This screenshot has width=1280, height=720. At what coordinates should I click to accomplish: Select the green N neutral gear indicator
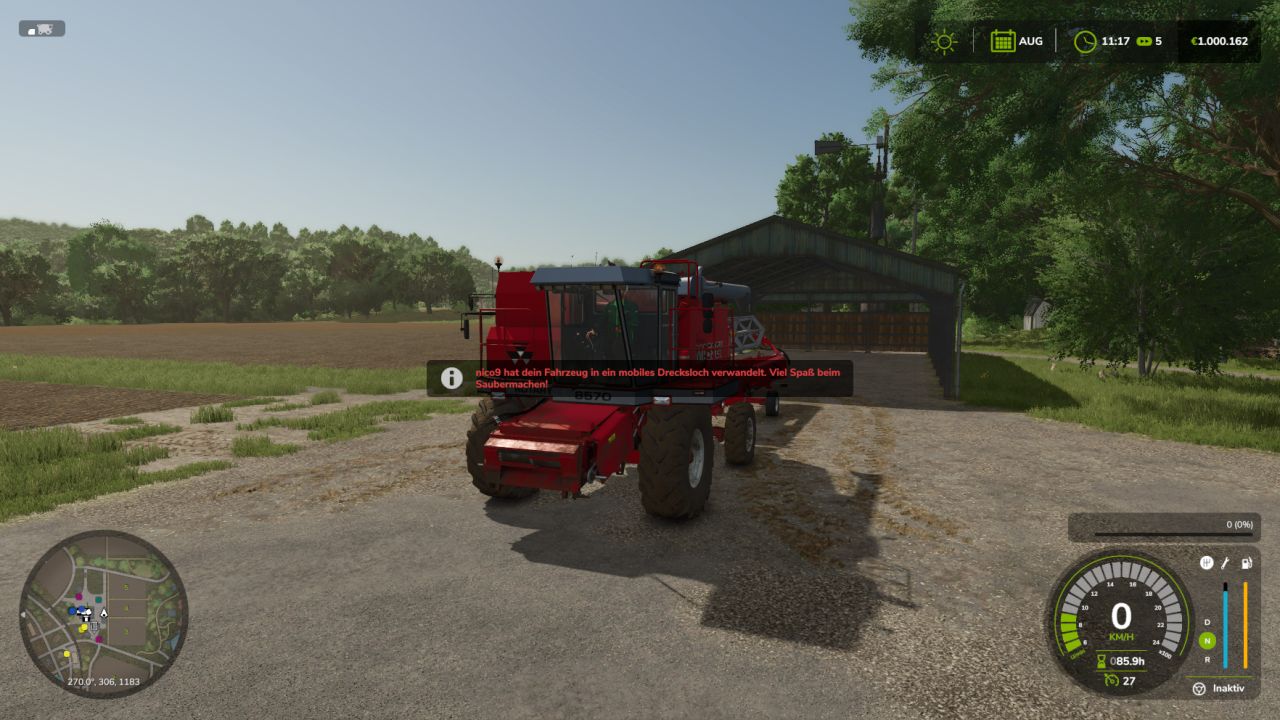click(x=1206, y=640)
